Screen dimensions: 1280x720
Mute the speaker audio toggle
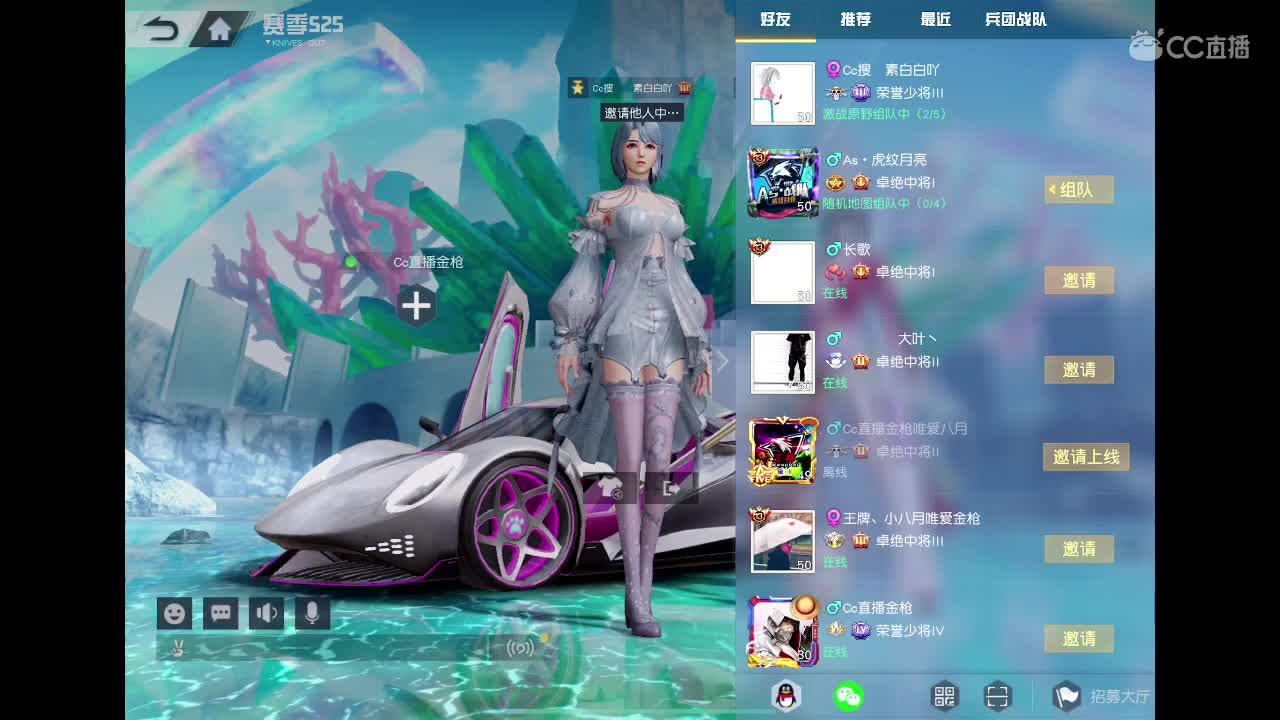[266, 614]
